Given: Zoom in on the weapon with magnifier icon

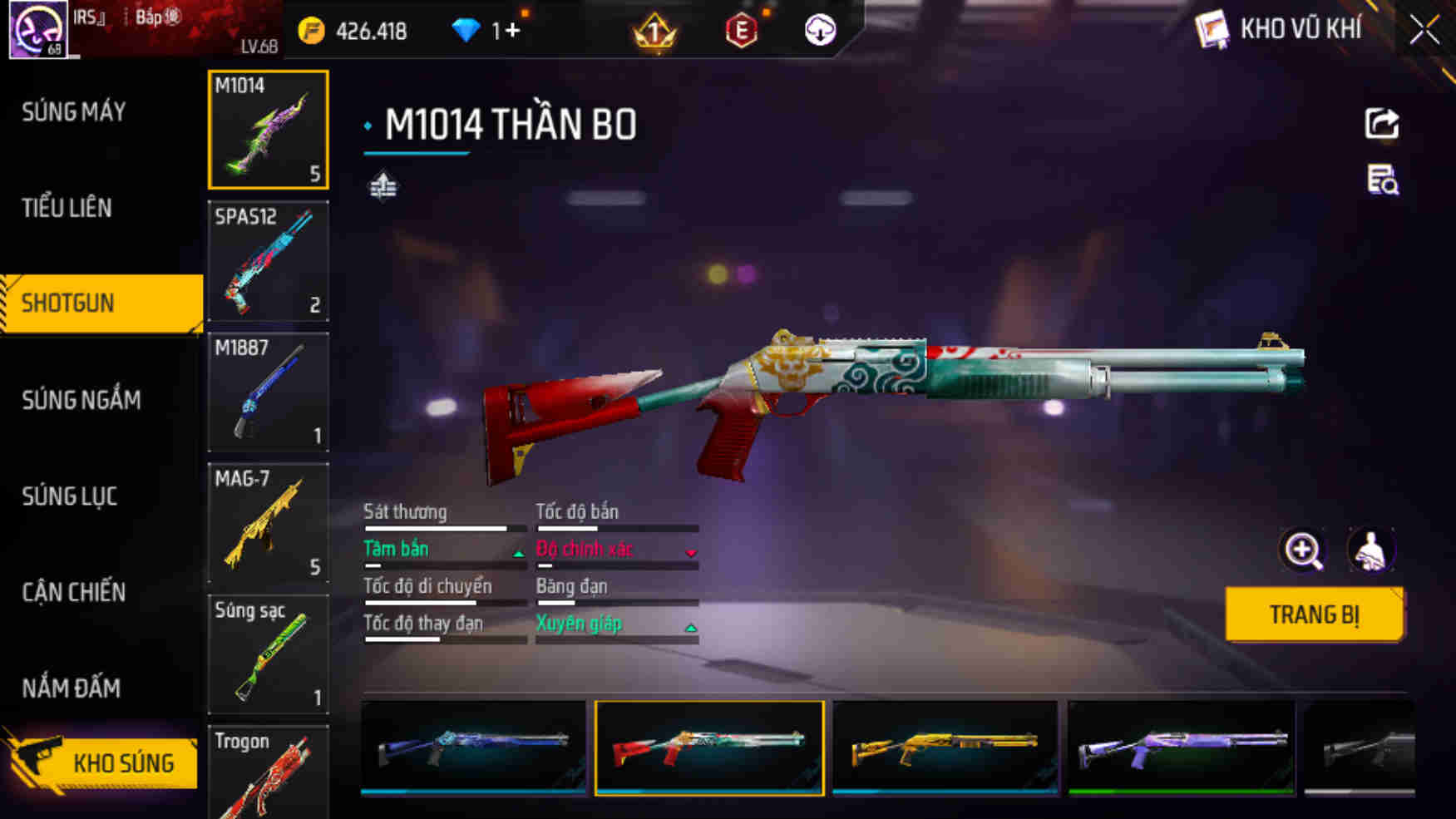Looking at the screenshot, I should tap(1303, 550).
